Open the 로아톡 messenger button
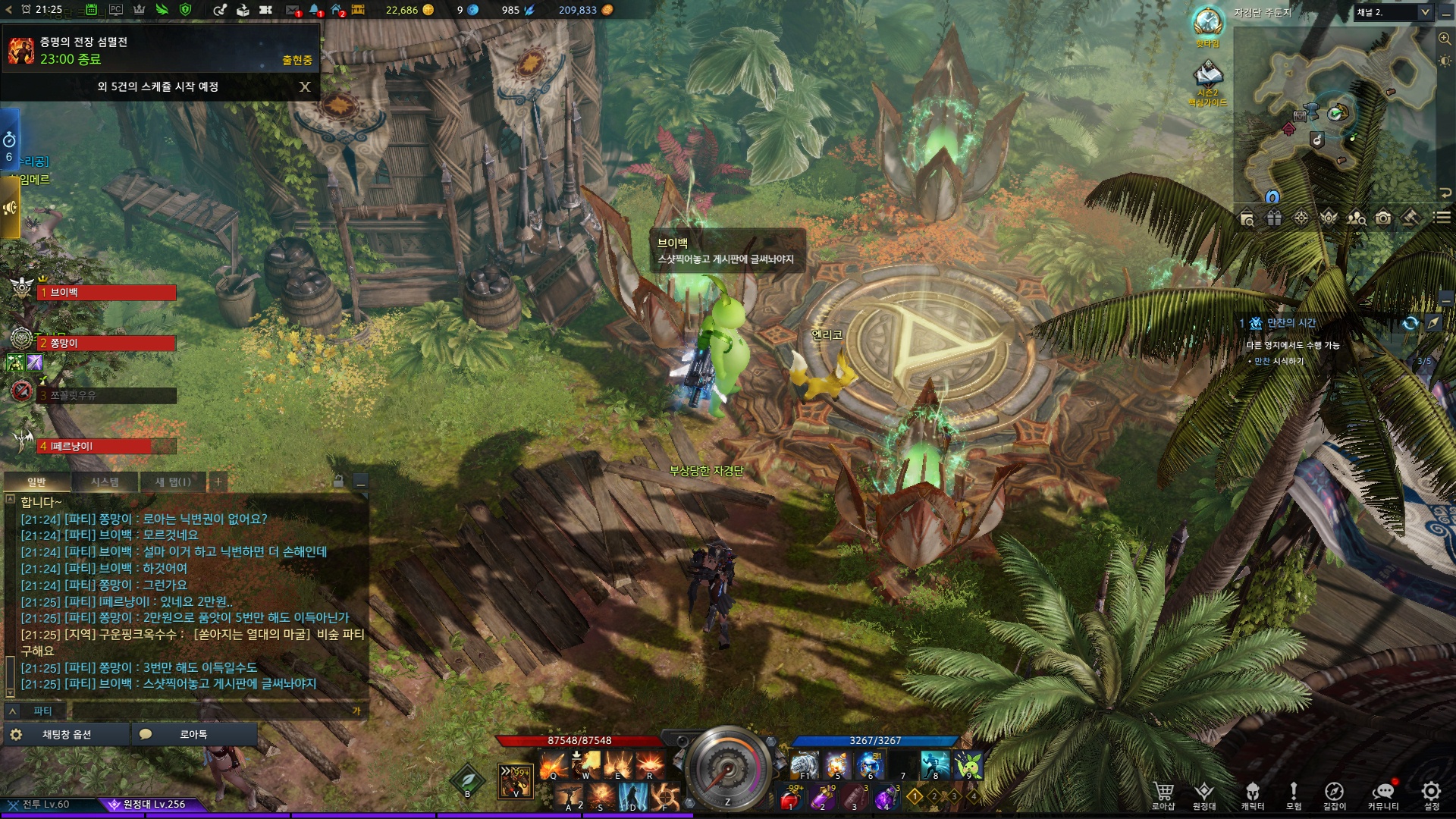Screen dimensions: 1456x819 tap(193, 734)
